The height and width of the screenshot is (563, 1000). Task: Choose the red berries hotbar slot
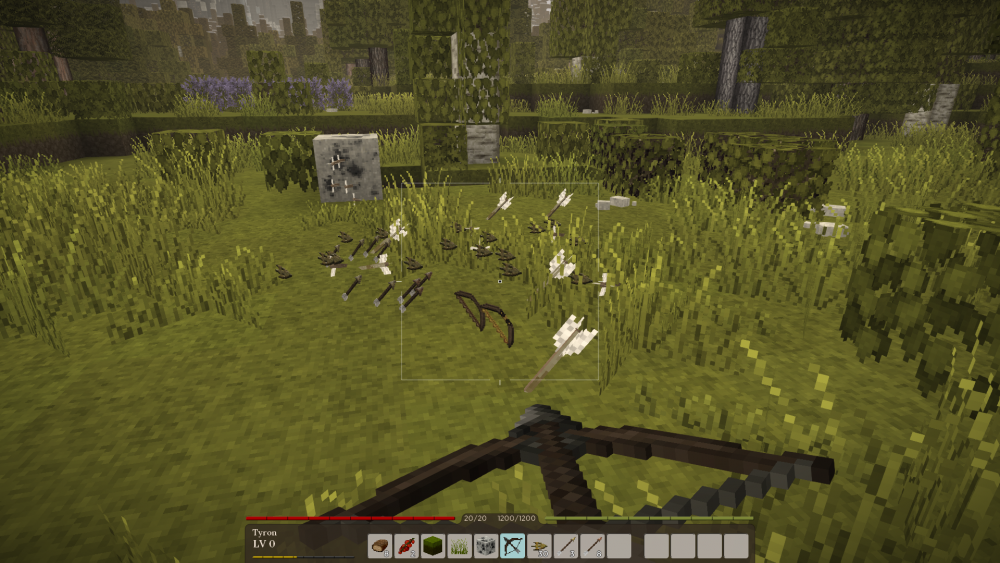pyautogui.click(x=406, y=546)
